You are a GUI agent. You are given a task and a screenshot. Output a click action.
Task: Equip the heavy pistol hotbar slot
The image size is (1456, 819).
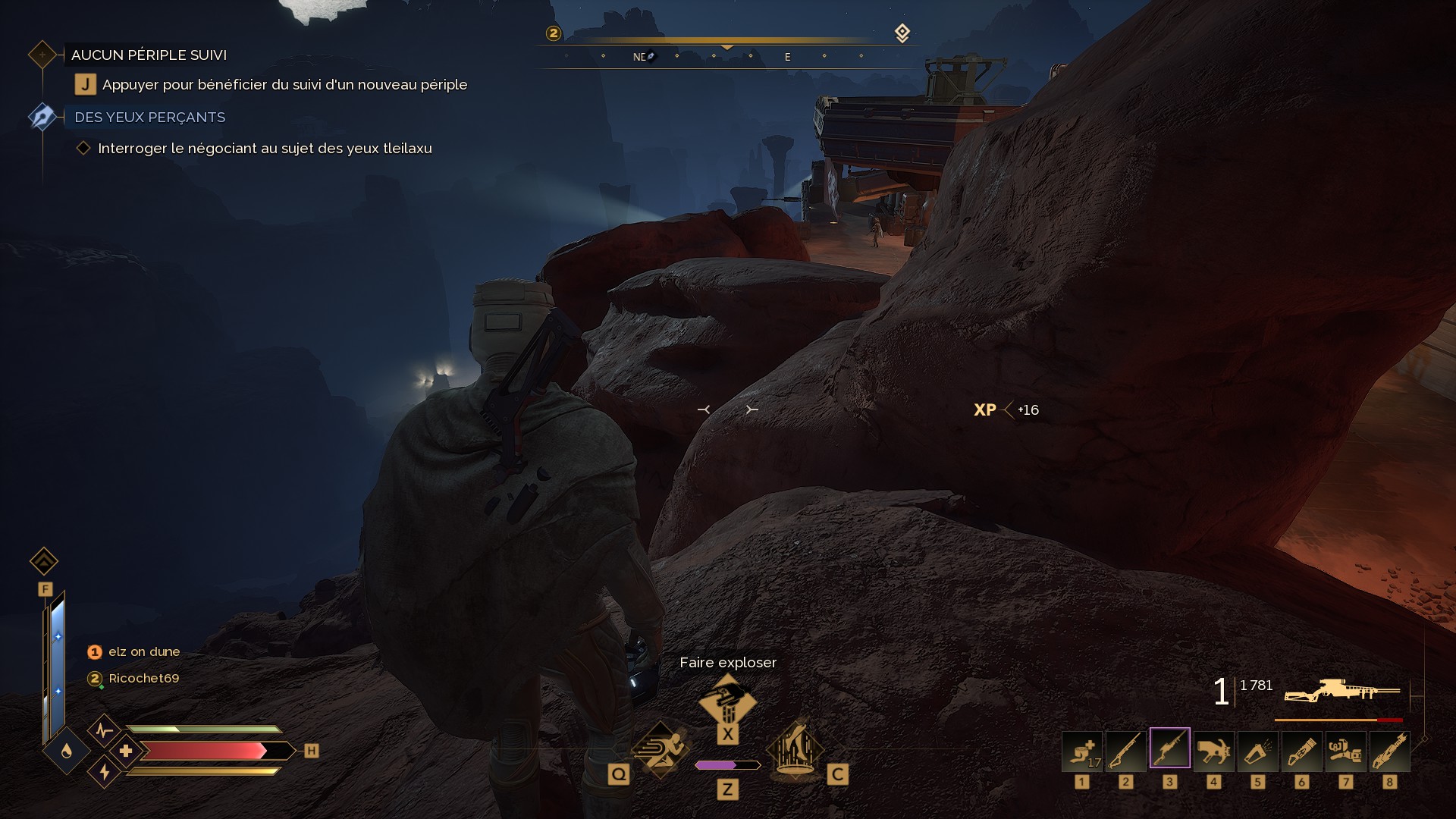click(x=1214, y=751)
